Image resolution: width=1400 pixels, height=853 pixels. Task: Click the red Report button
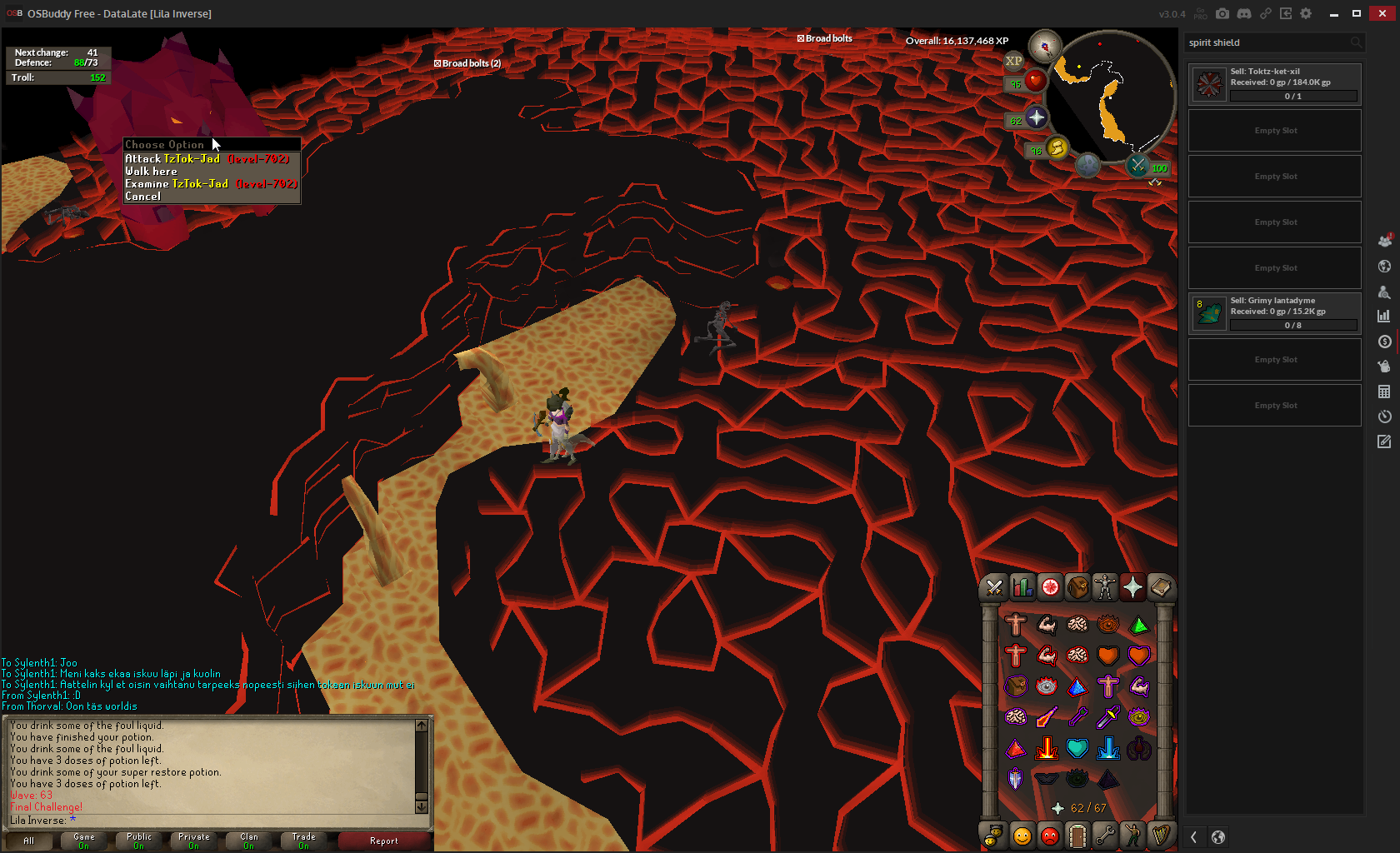pos(384,841)
